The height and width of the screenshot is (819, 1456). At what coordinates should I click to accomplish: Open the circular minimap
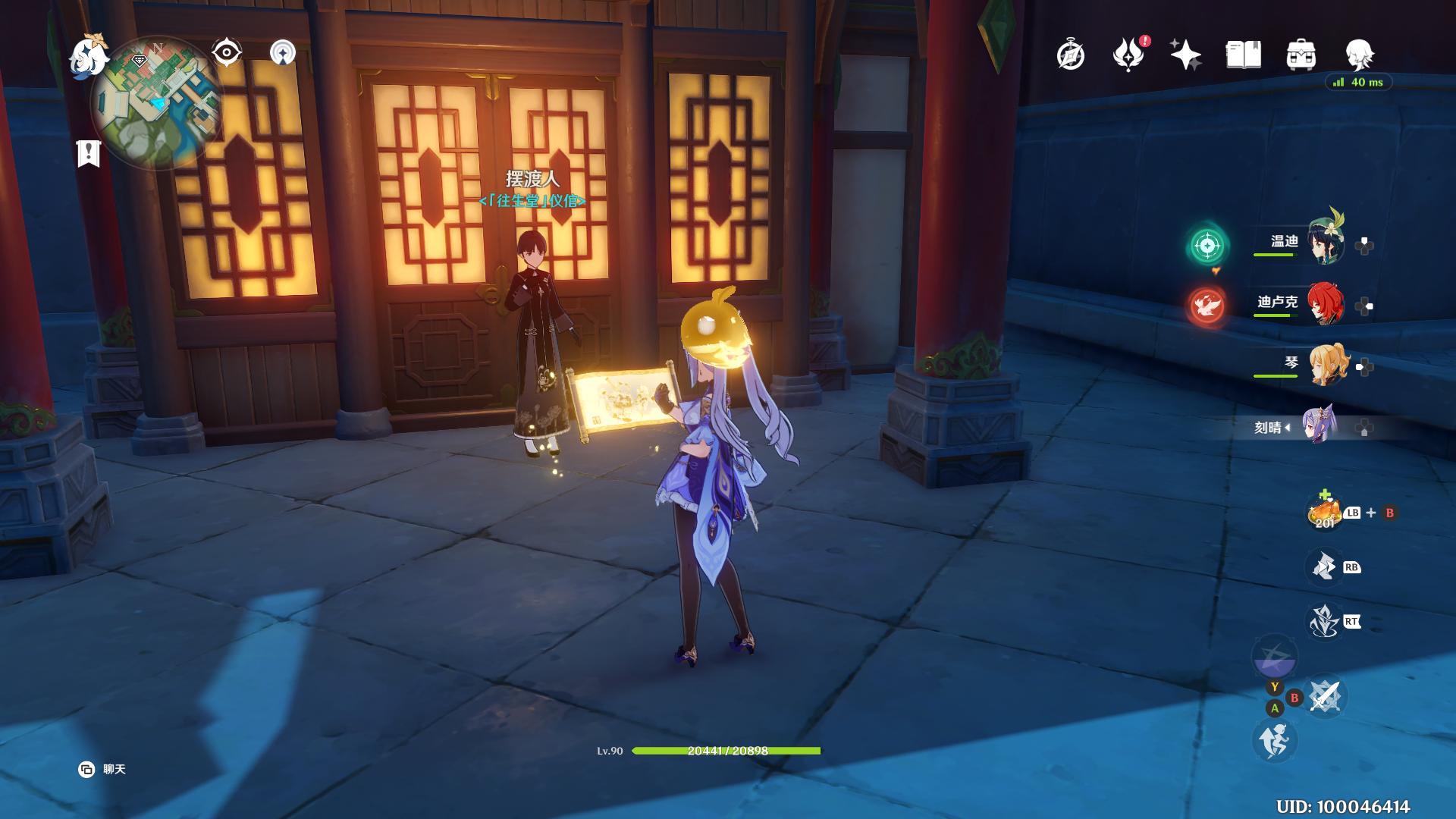coord(156,102)
